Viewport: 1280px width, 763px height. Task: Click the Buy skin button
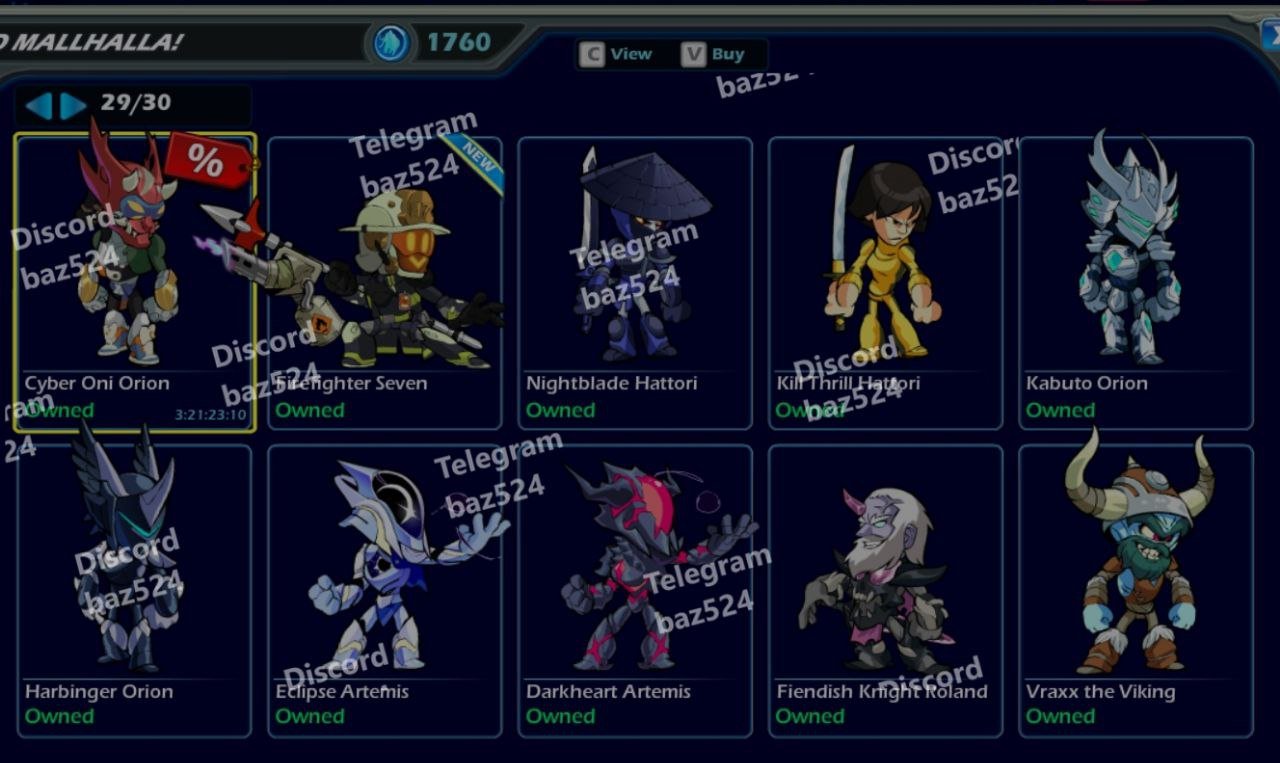tap(715, 54)
